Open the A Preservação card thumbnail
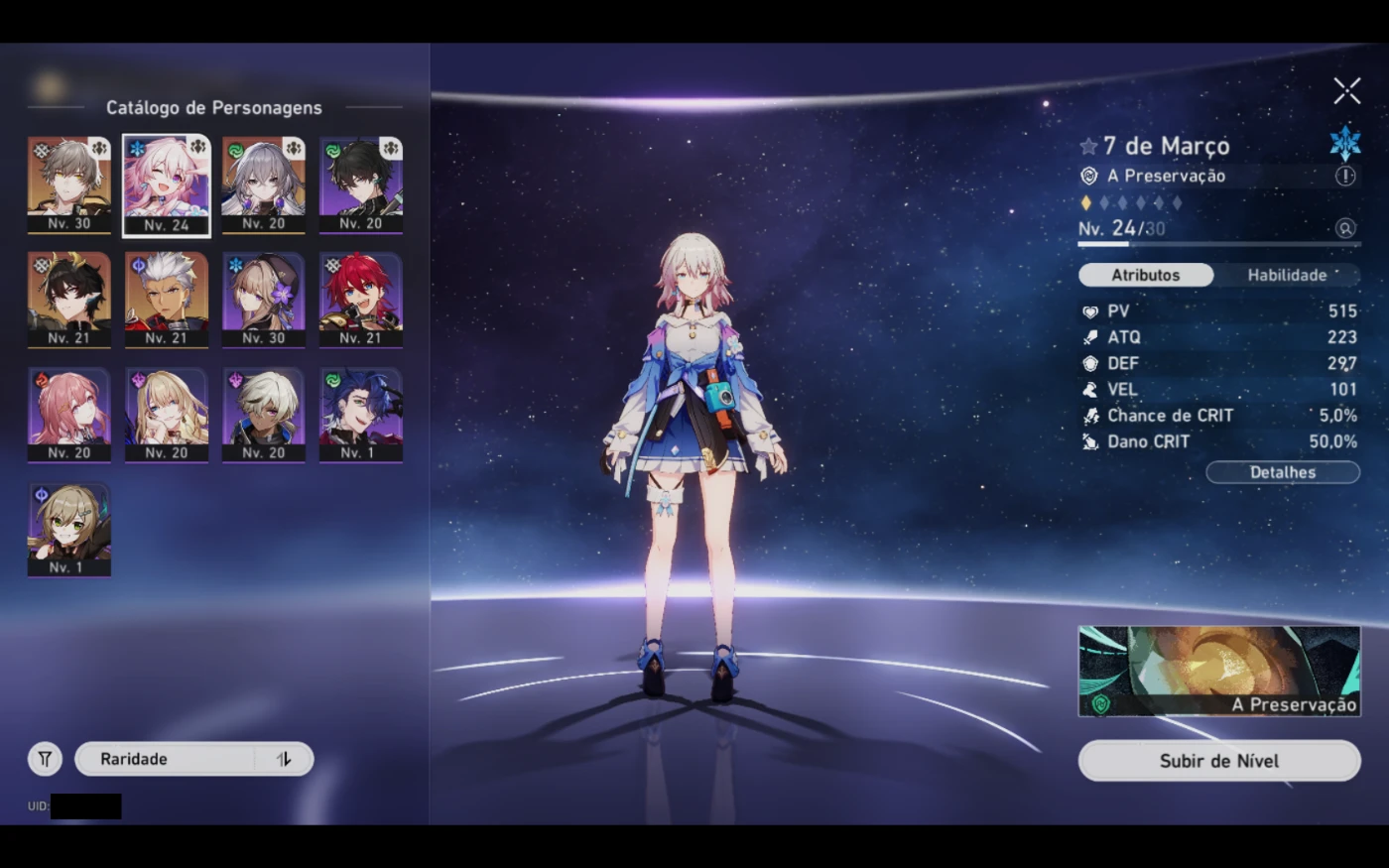This screenshot has height=868, width=1389. tap(1218, 671)
